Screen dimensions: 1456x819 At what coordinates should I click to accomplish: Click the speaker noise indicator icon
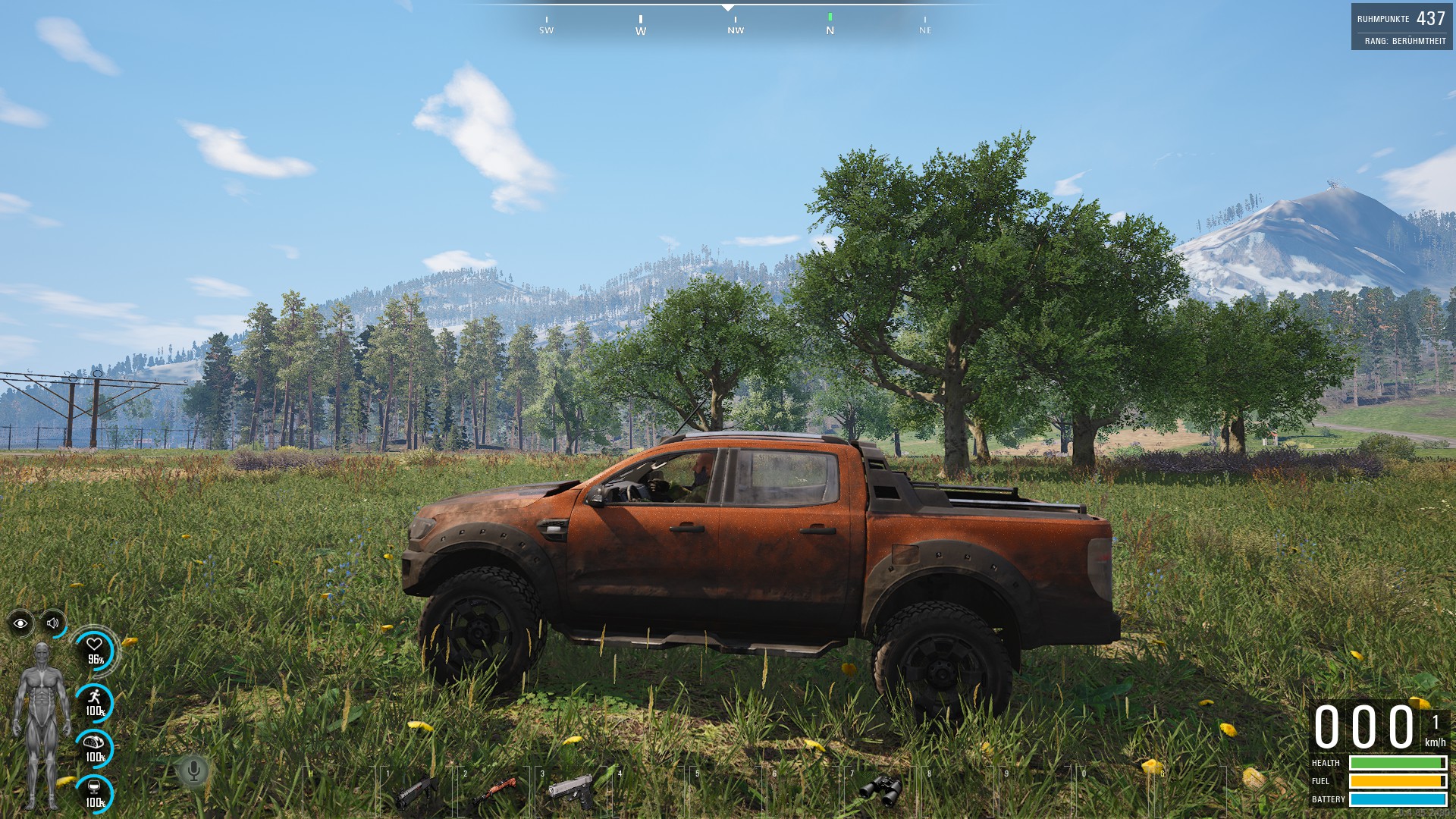point(53,623)
